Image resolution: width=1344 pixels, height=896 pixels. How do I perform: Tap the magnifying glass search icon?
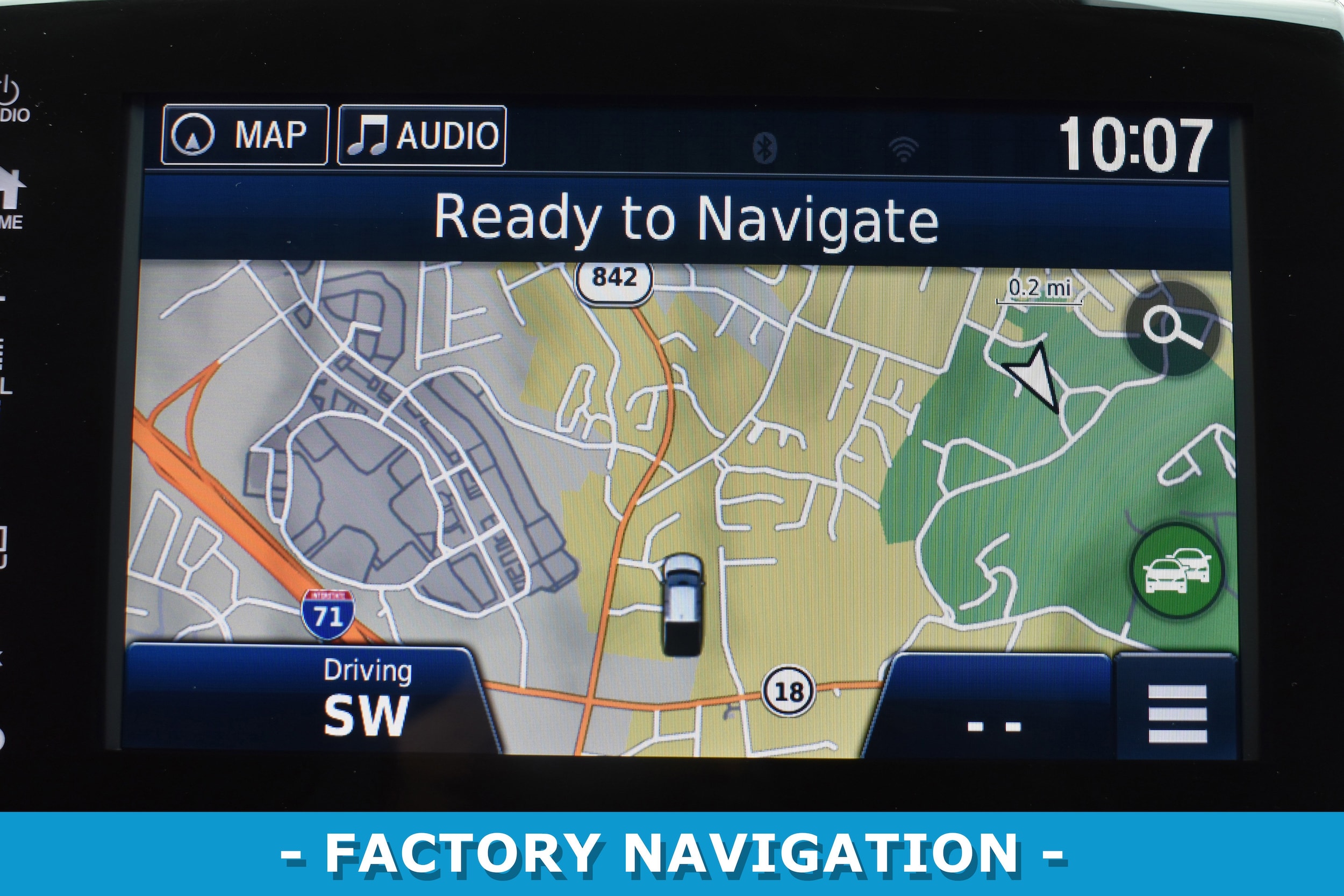[1172, 329]
